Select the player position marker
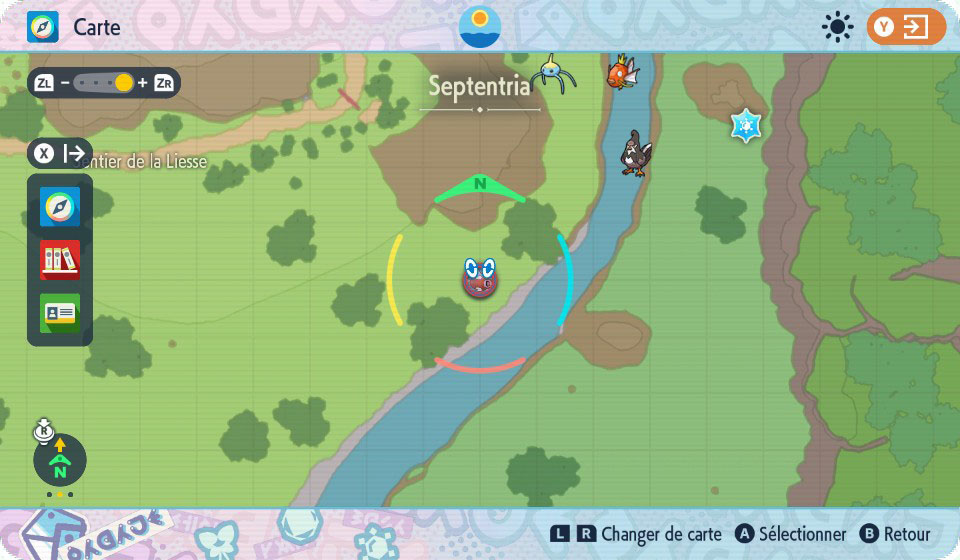The image size is (960, 560). 480,278
